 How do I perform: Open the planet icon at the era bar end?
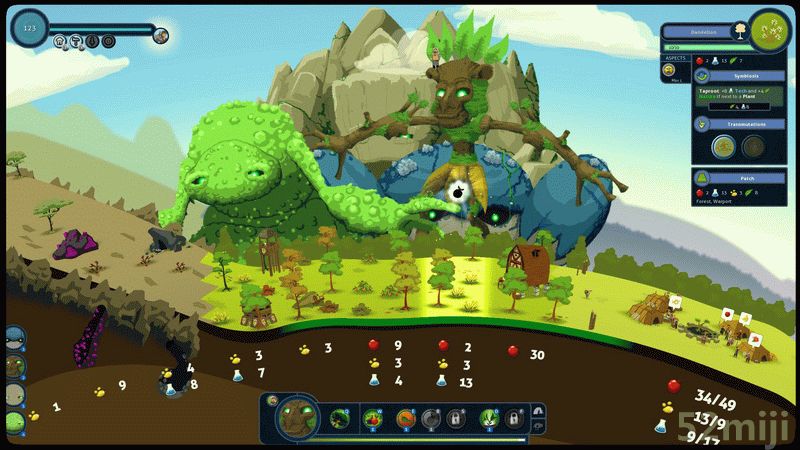point(160,36)
